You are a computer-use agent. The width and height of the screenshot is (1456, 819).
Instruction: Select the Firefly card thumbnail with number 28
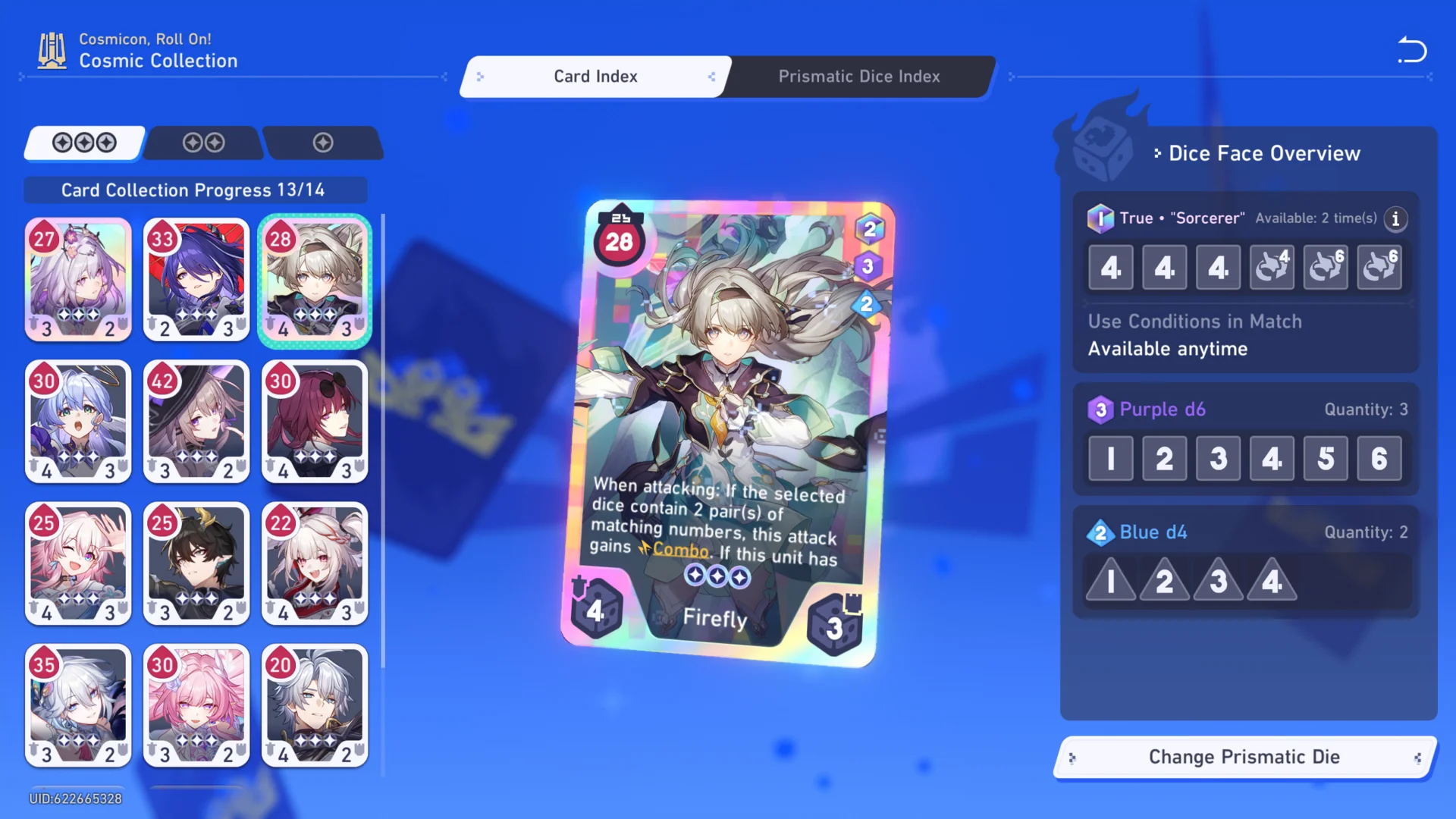click(x=315, y=280)
